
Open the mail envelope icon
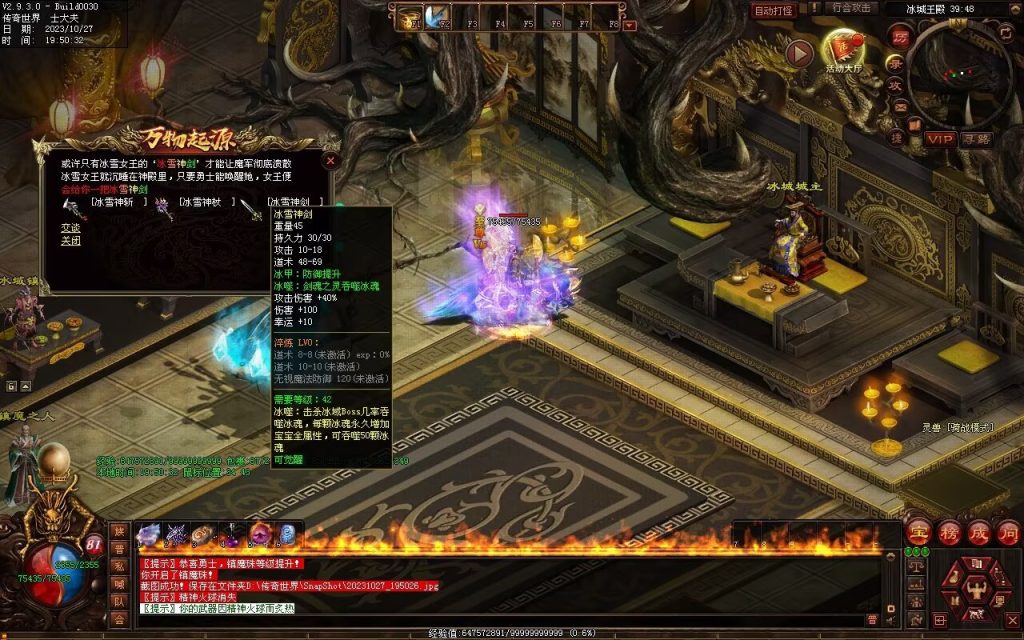(899, 107)
